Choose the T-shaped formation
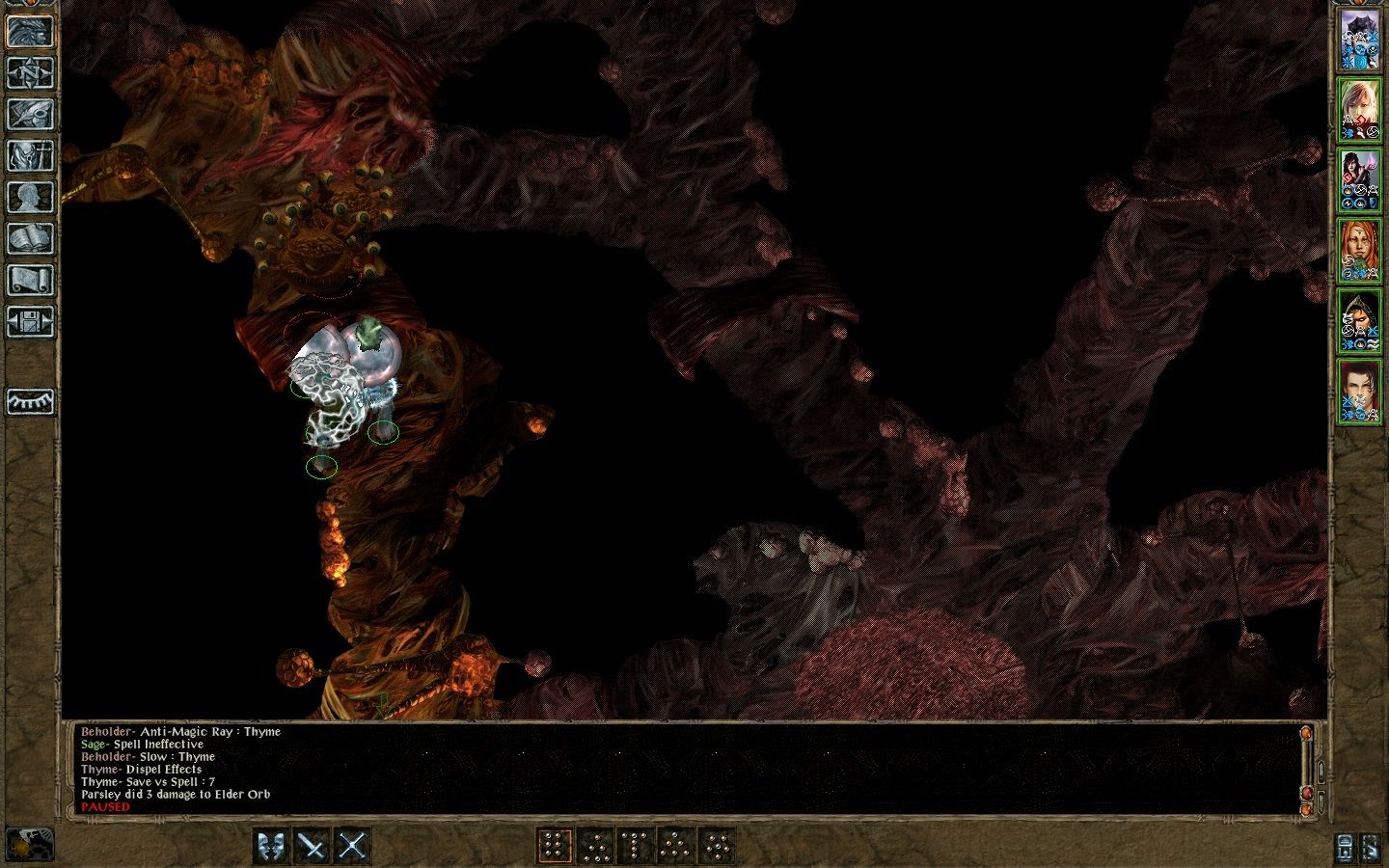1389x868 pixels. pos(635,846)
